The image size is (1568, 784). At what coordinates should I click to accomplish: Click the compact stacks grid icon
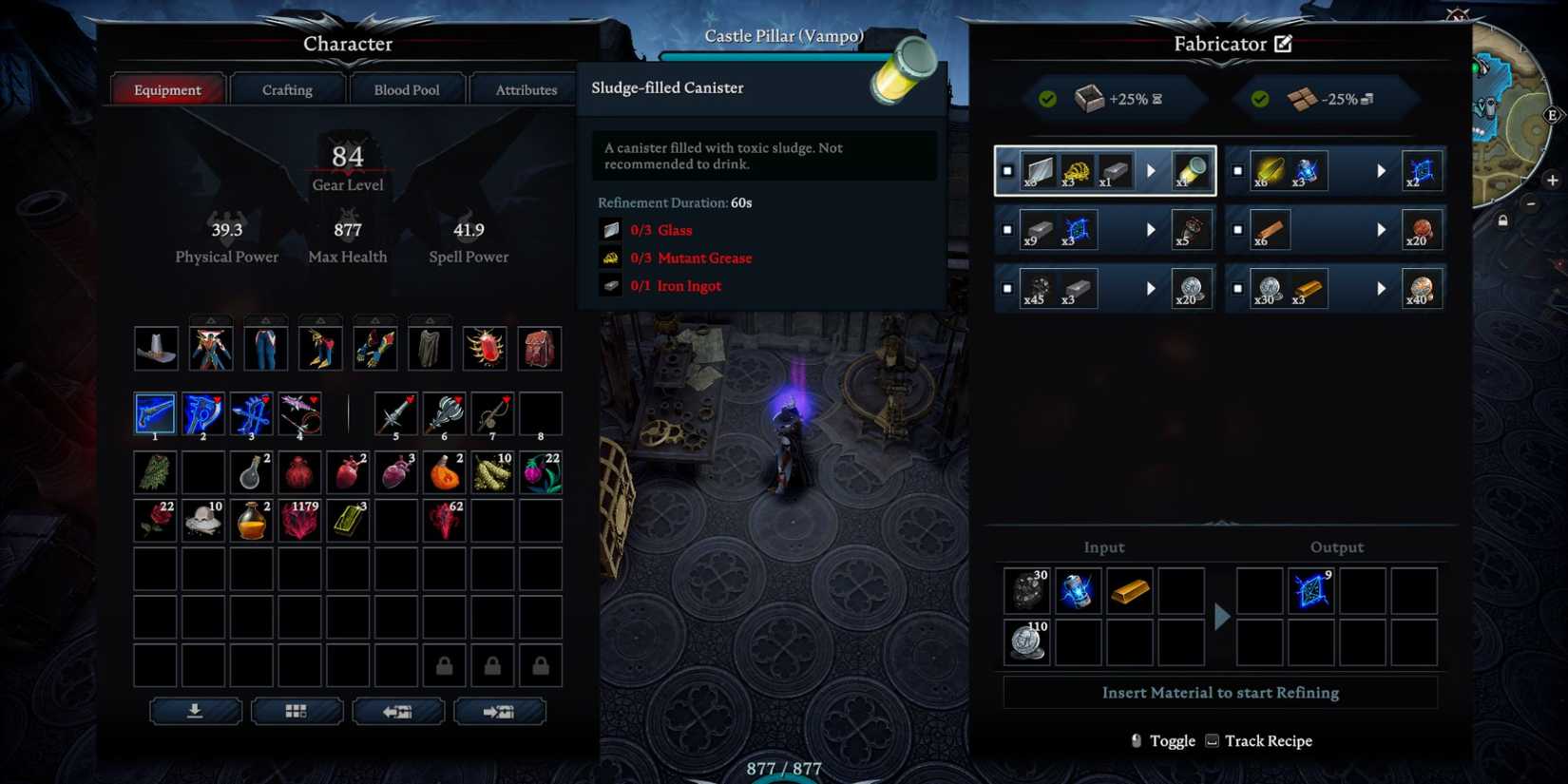pos(296,711)
